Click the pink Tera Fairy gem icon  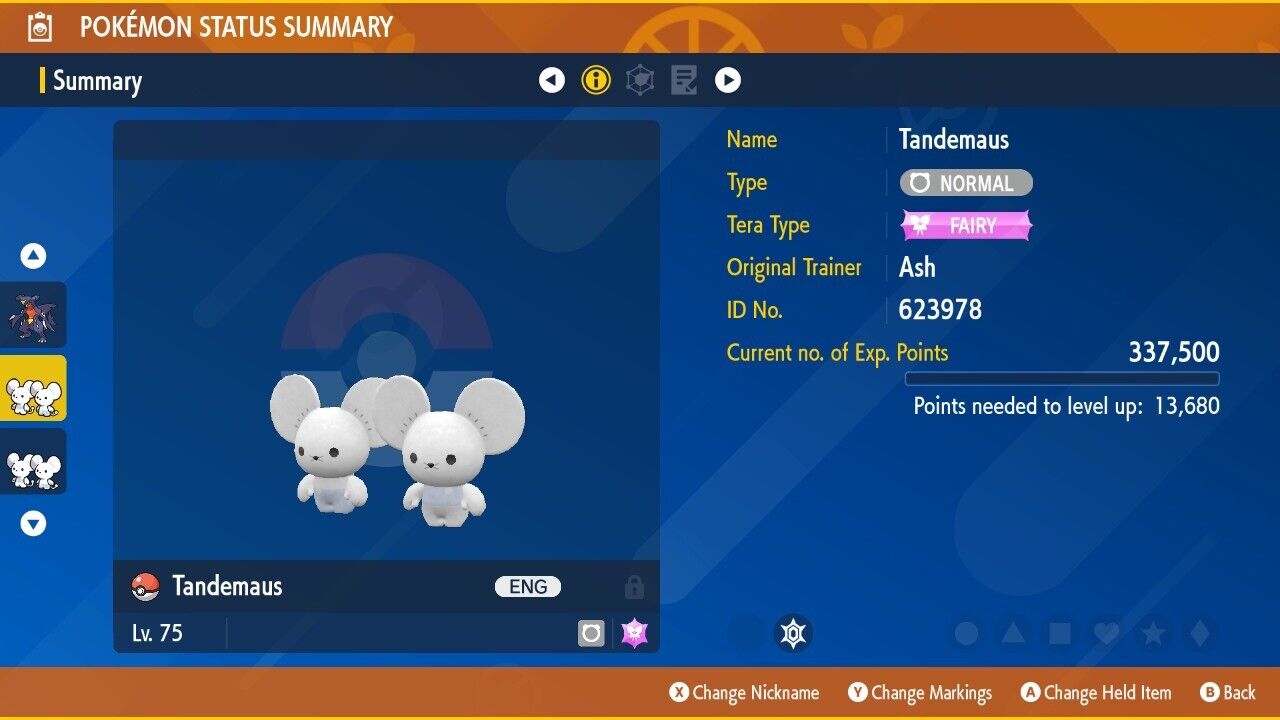[634, 633]
